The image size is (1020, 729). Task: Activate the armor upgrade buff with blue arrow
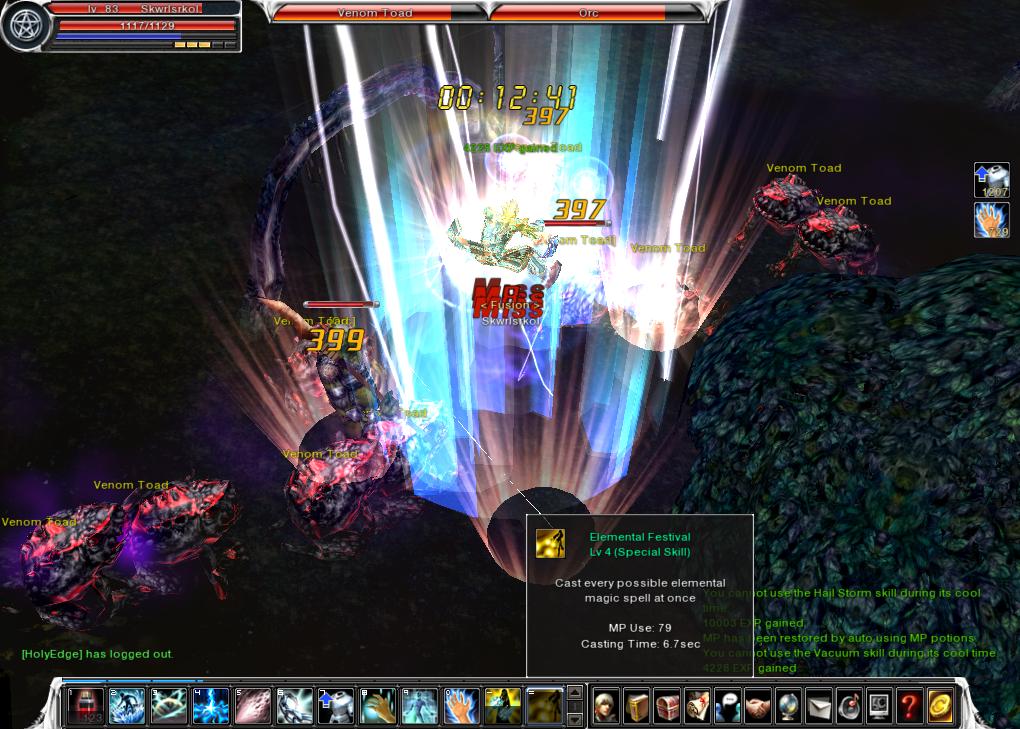click(x=335, y=706)
